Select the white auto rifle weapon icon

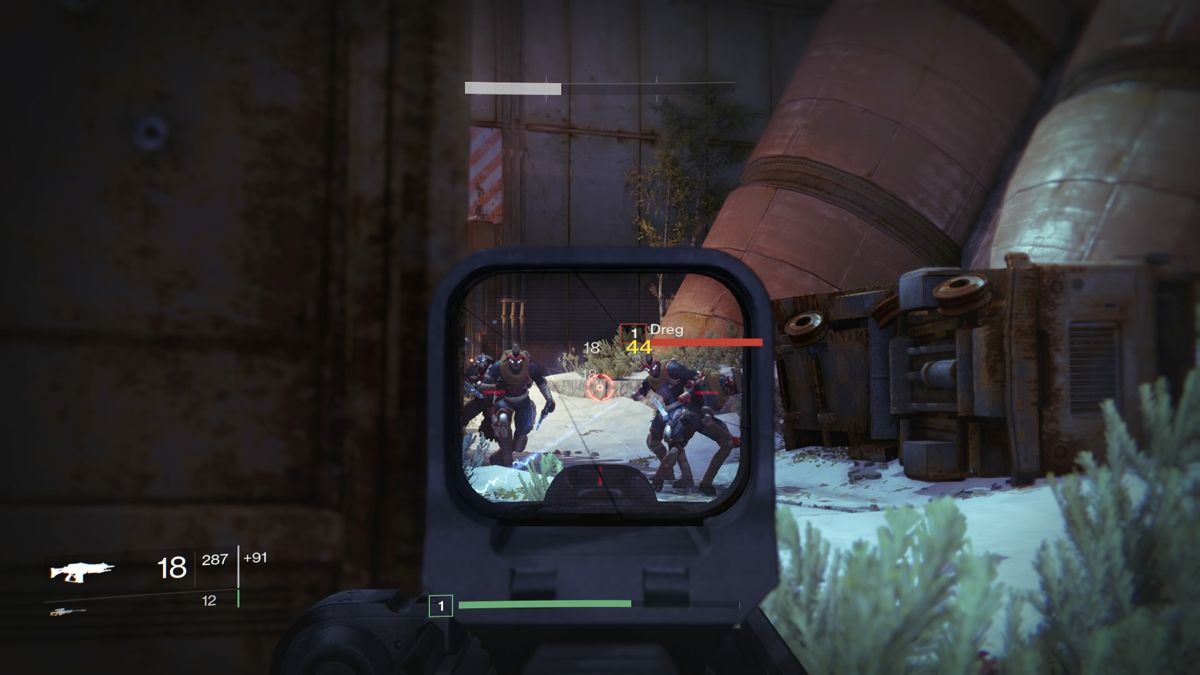82,571
